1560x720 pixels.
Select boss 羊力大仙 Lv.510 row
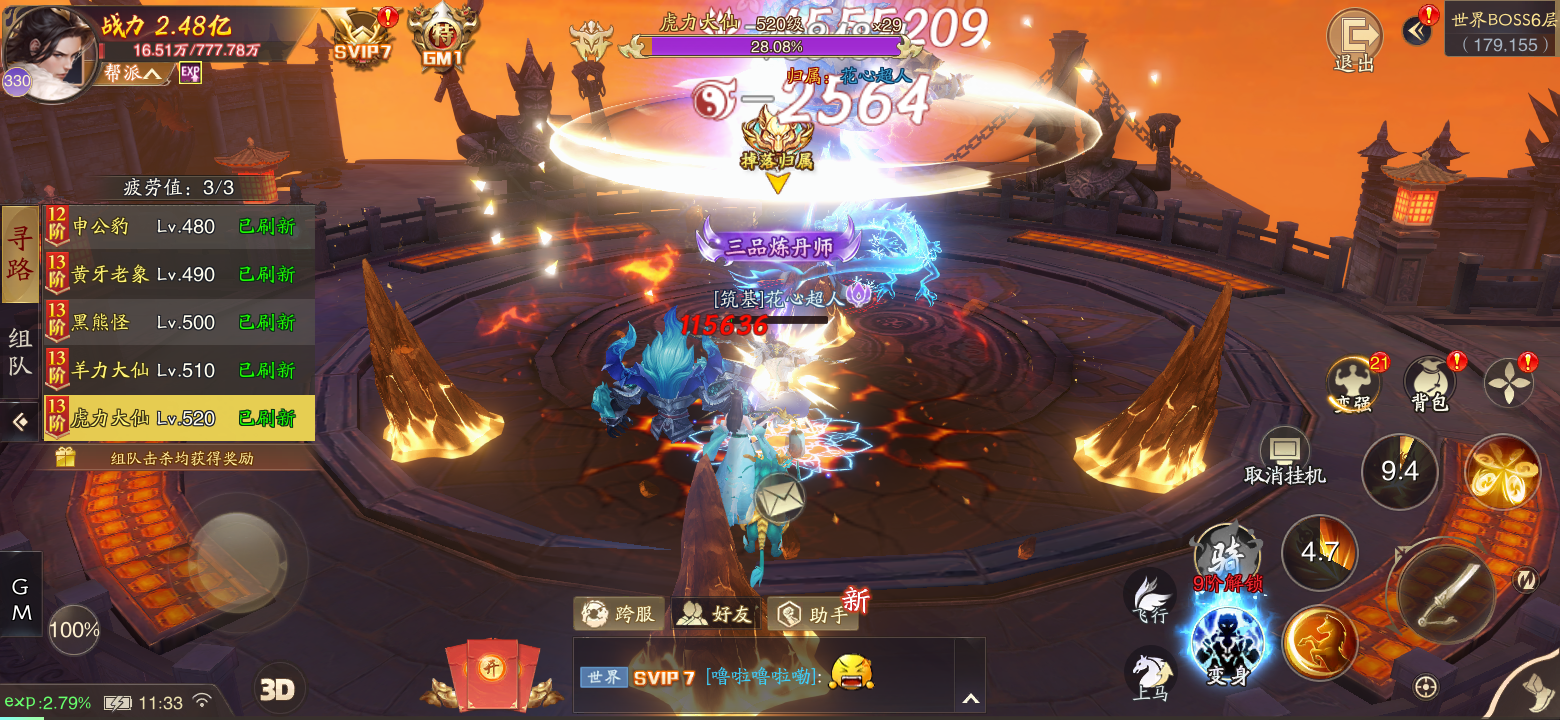pos(180,371)
